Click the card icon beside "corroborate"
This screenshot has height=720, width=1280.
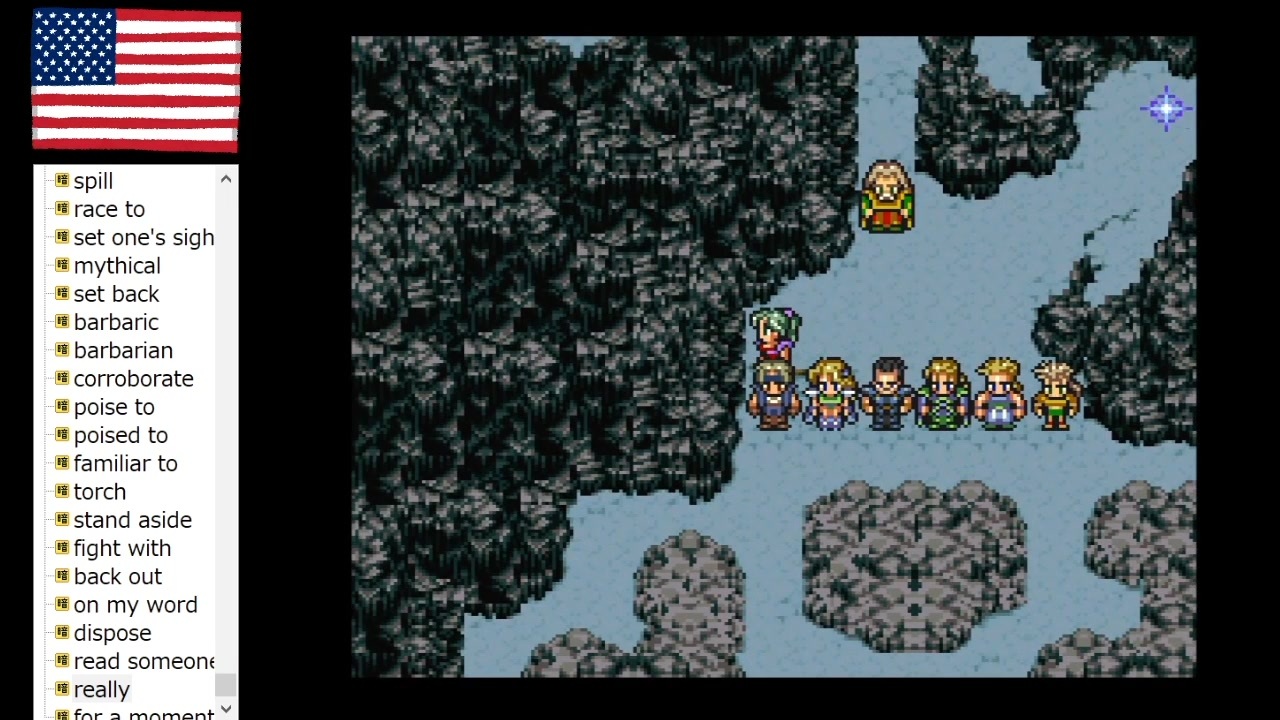point(60,378)
